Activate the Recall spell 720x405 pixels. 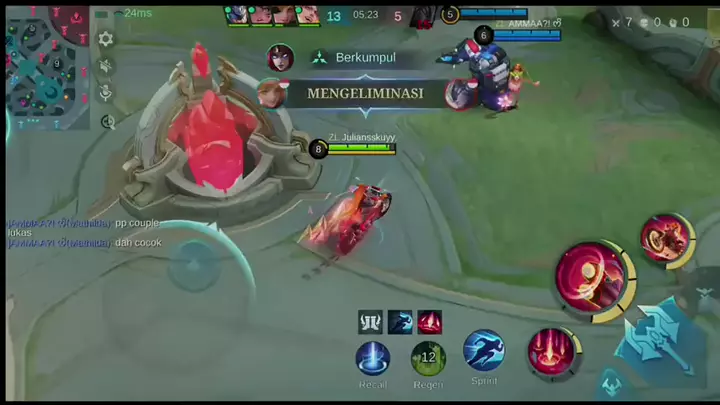click(x=373, y=357)
